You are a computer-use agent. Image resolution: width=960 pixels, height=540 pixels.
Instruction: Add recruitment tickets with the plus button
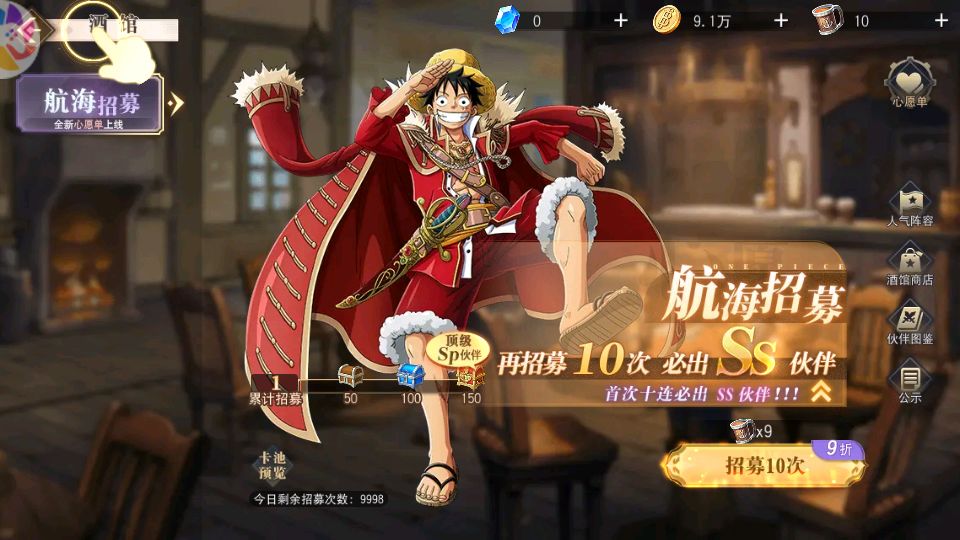[x=940, y=20]
